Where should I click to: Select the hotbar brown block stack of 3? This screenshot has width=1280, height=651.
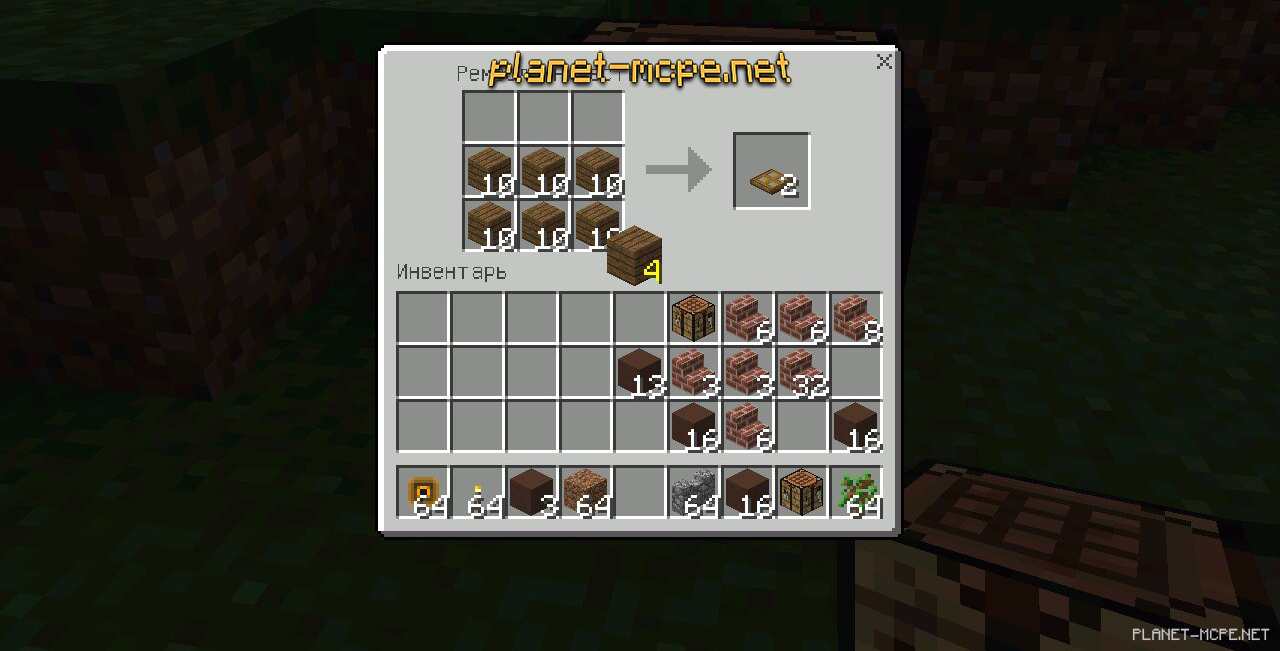coord(531,492)
